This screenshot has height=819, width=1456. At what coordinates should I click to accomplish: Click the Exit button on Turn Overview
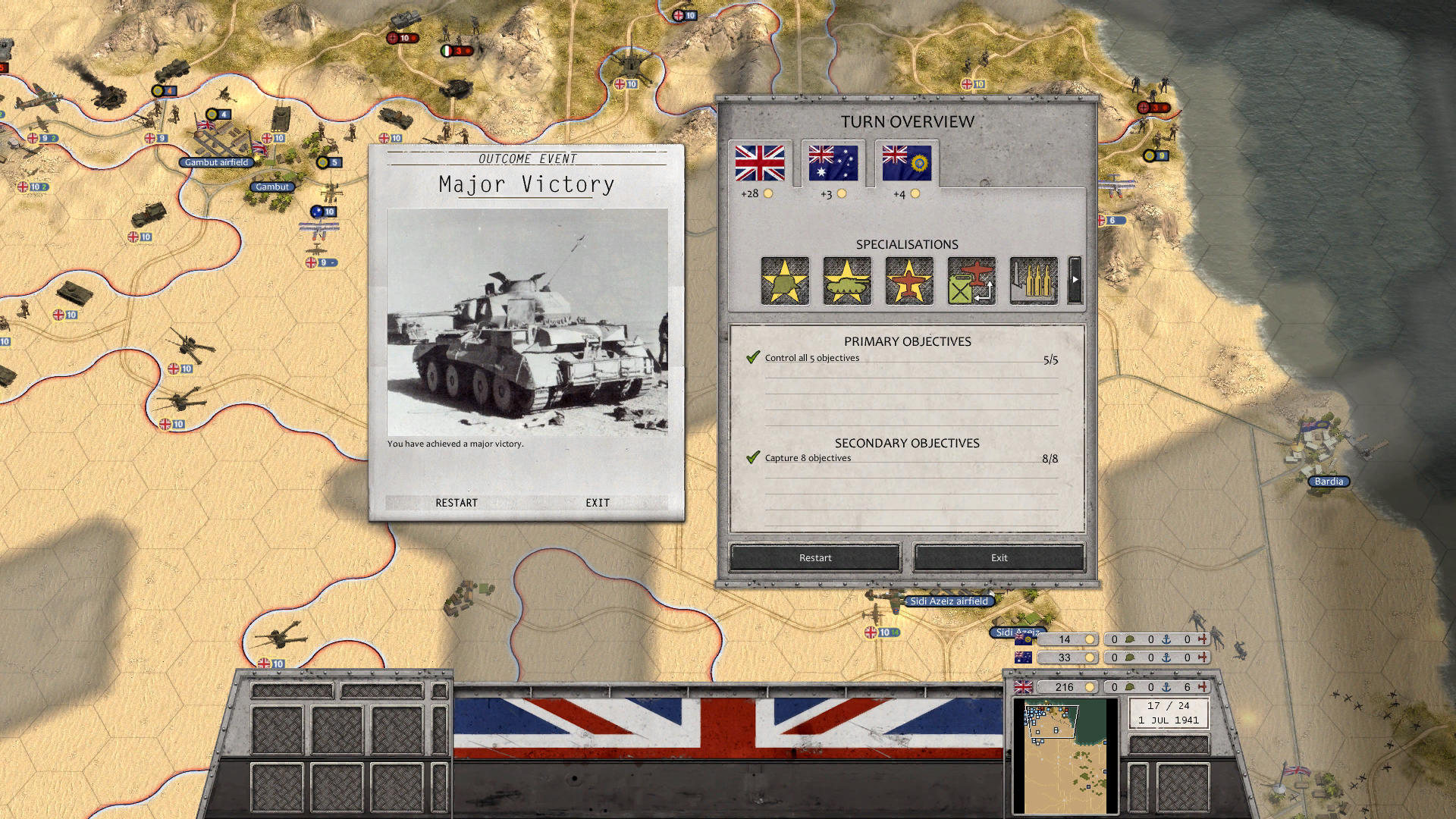tap(998, 557)
